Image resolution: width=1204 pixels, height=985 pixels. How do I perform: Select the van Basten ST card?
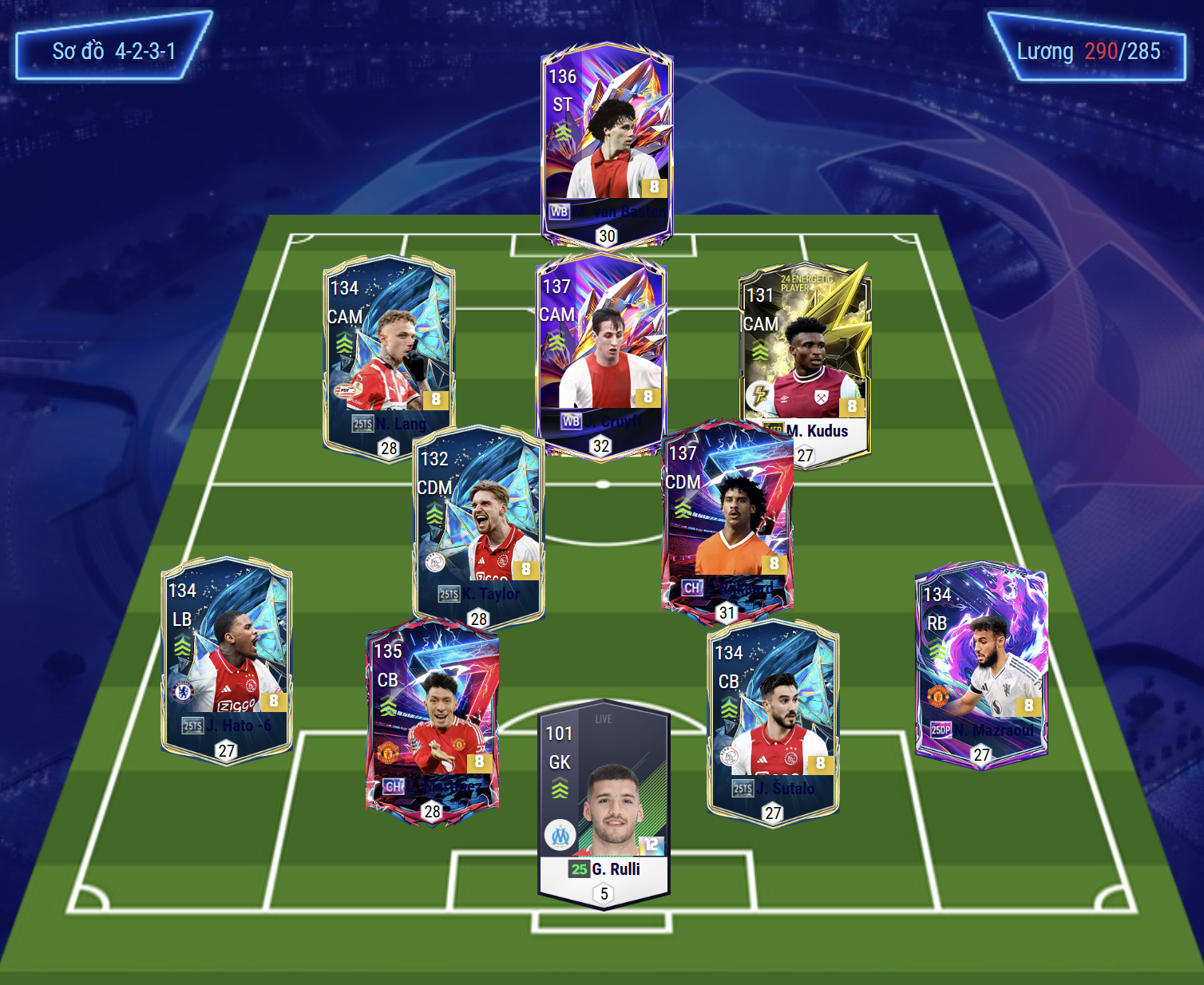tap(607, 144)
